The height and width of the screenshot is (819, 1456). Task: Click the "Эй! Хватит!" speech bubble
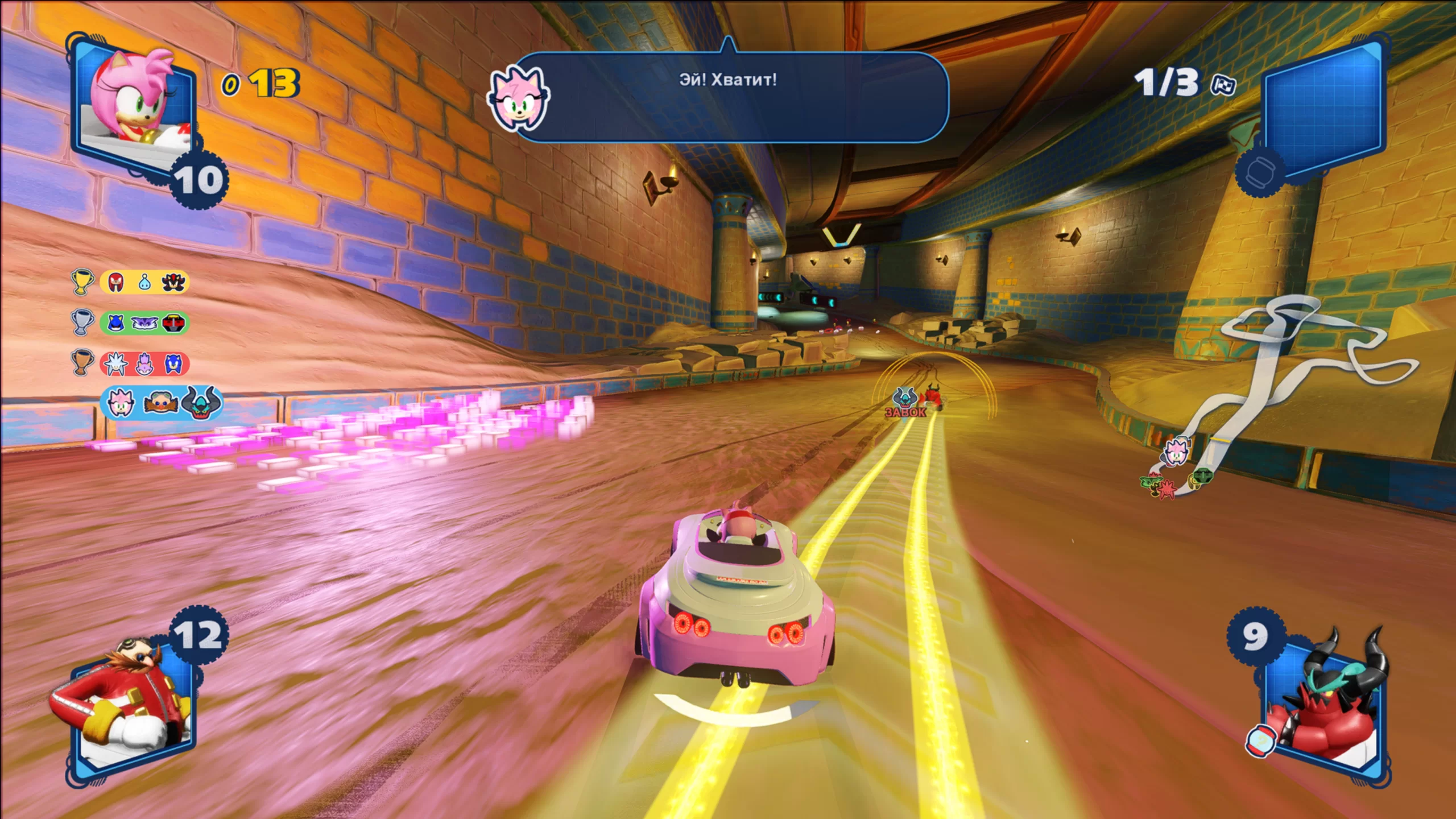point(734,97)
